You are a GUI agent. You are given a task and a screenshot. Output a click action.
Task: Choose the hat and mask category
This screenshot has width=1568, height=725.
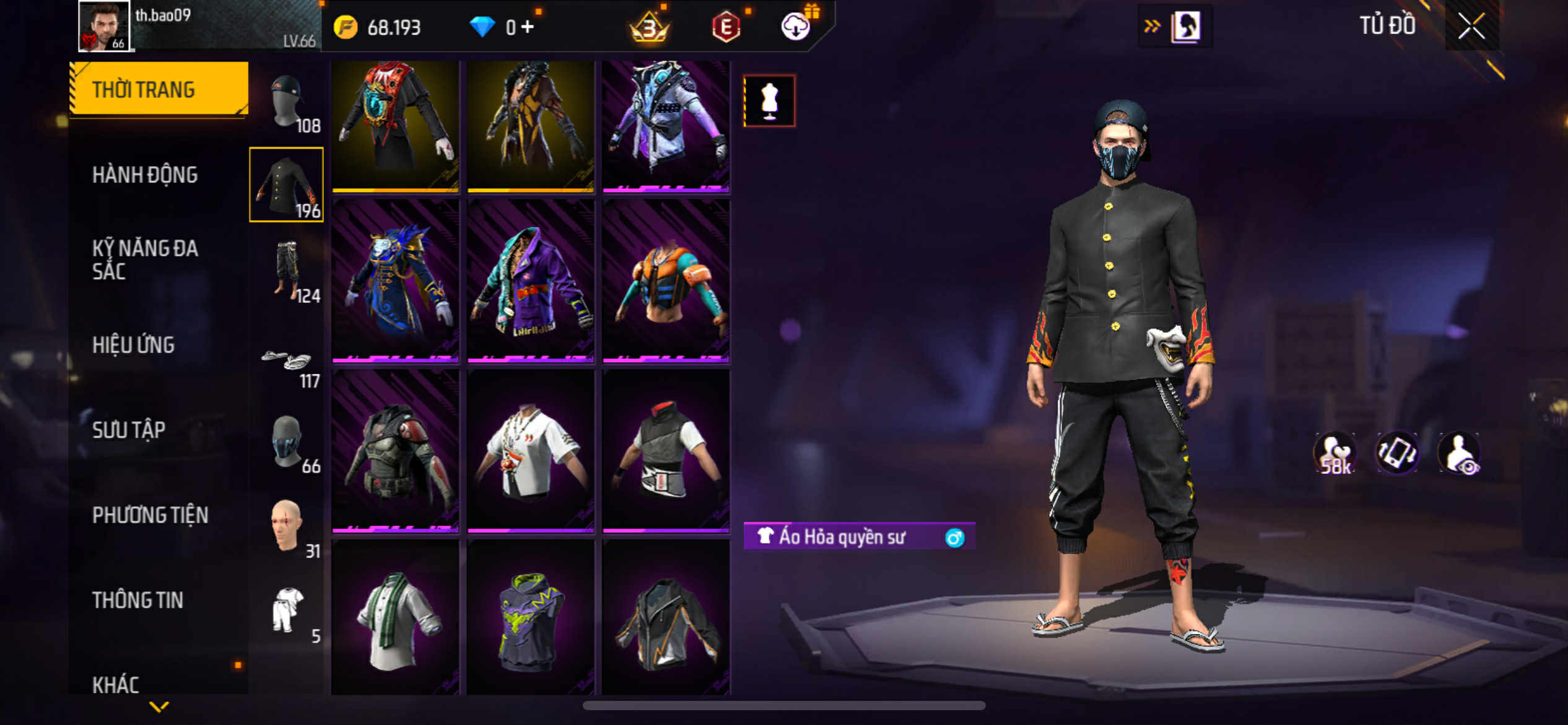pos(287,101)
